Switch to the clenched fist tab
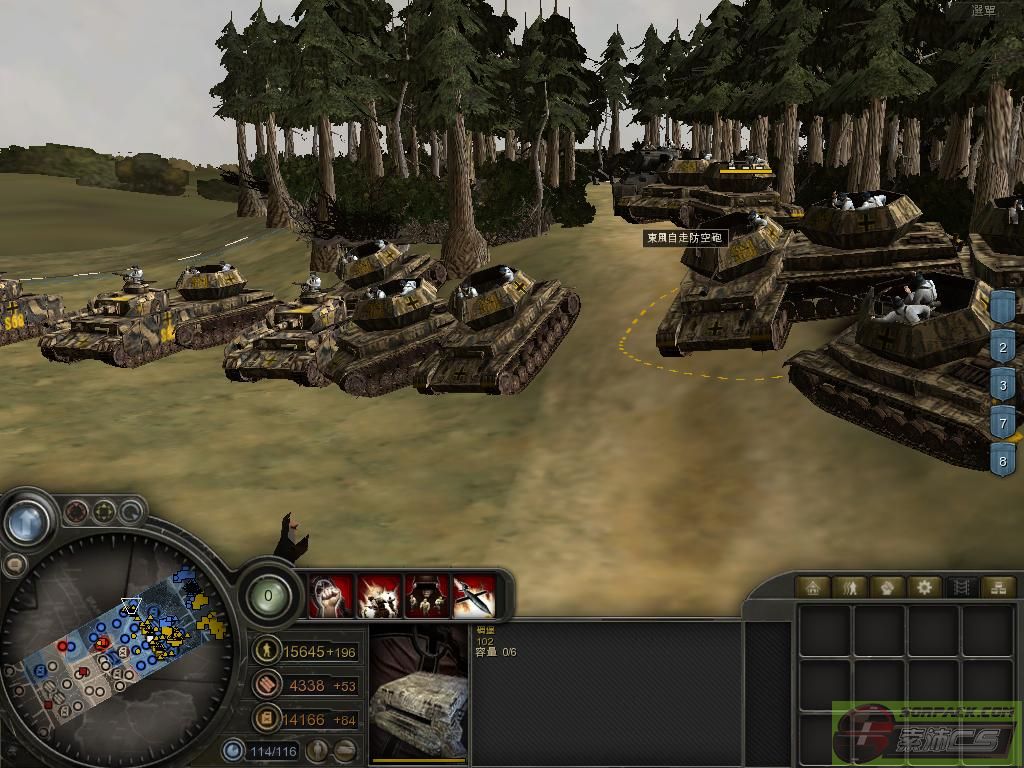This screenshot has width=1024, height=768. coord(886,587)
